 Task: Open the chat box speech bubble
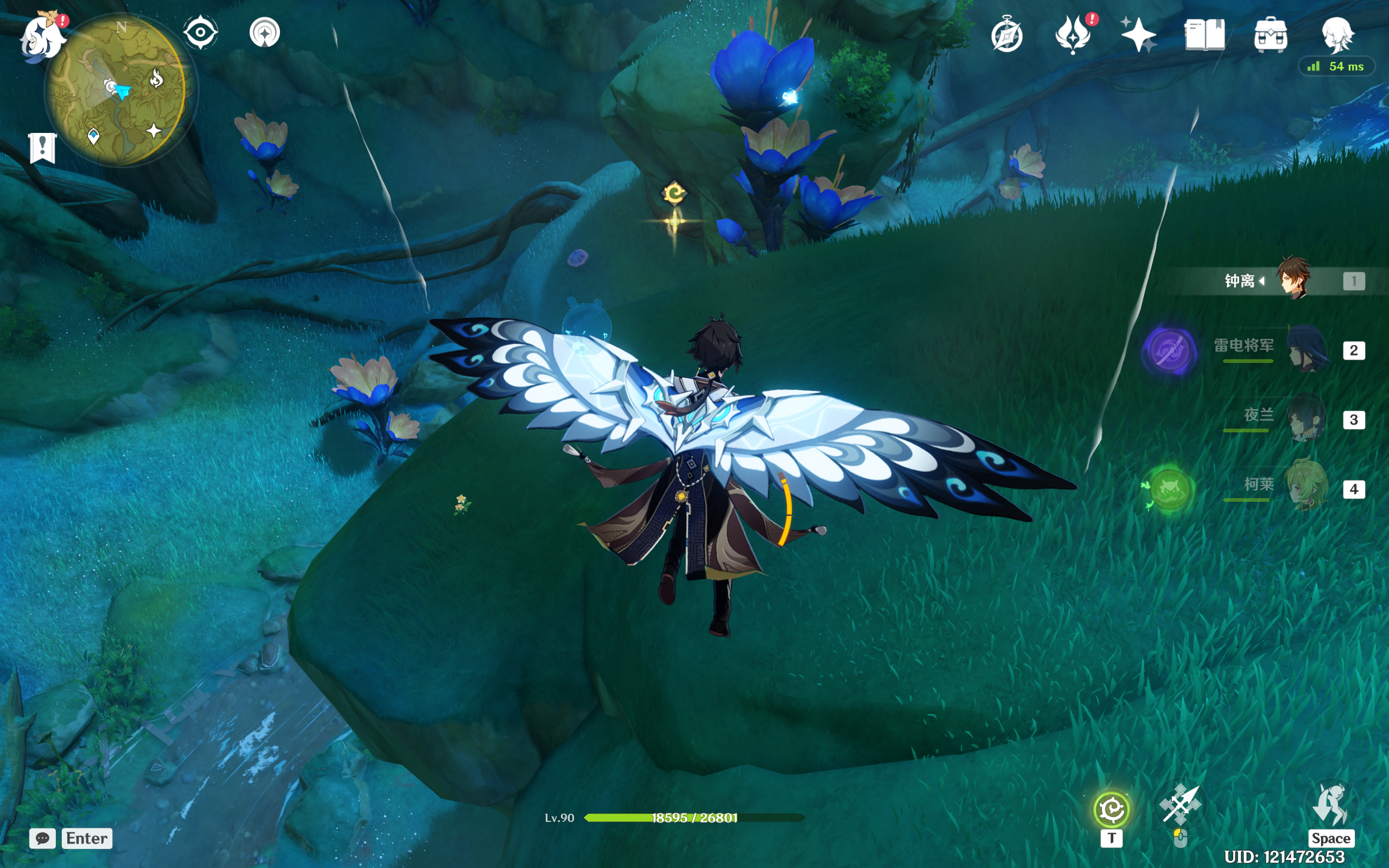[x=42, y=838]
